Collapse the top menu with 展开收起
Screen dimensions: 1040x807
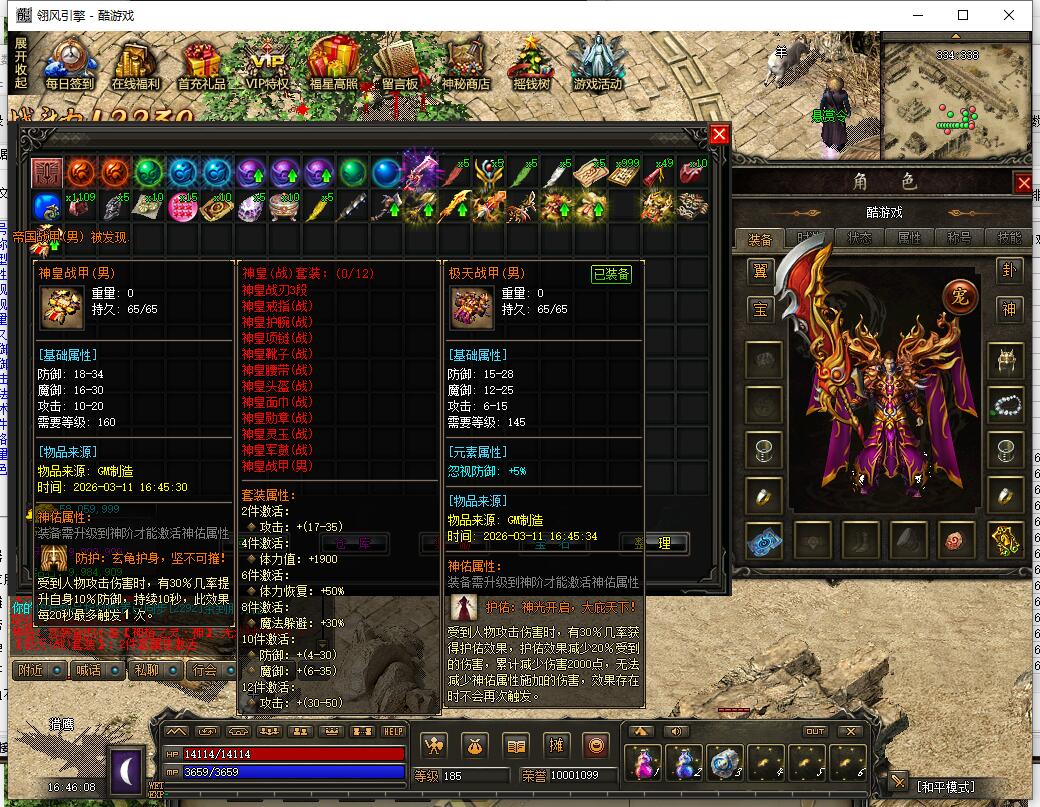click(21, 62)
